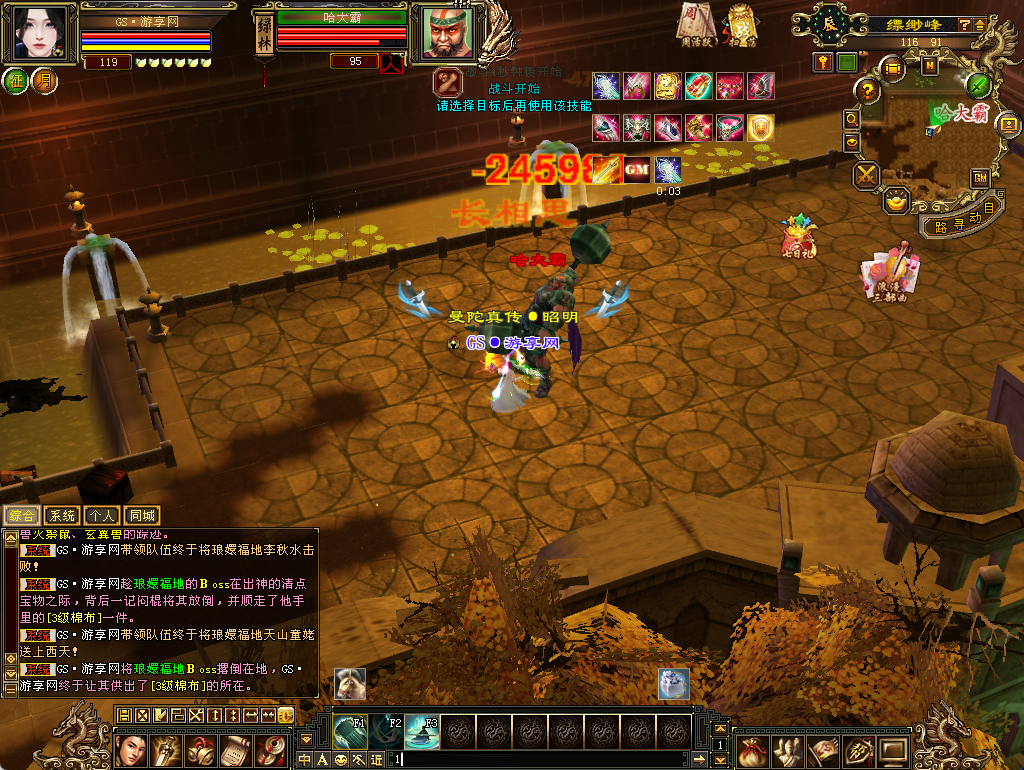
Task: Click the 自动寻路 auto-pathfinding button
Action: click(960, 219)
